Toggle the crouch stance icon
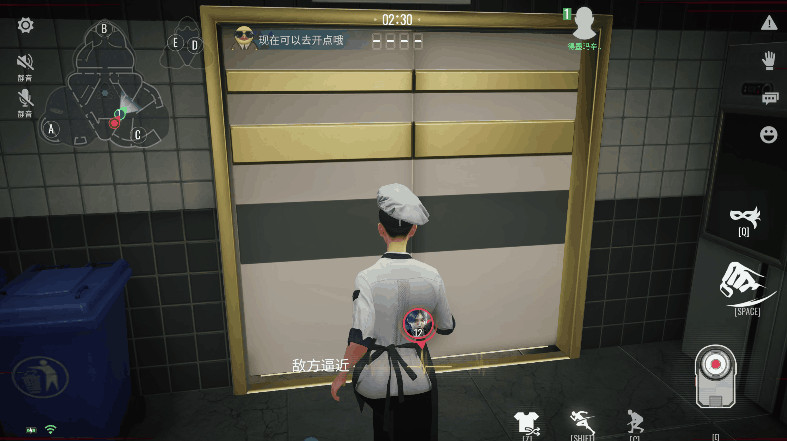Screen dimensions: 787x441 634,422
